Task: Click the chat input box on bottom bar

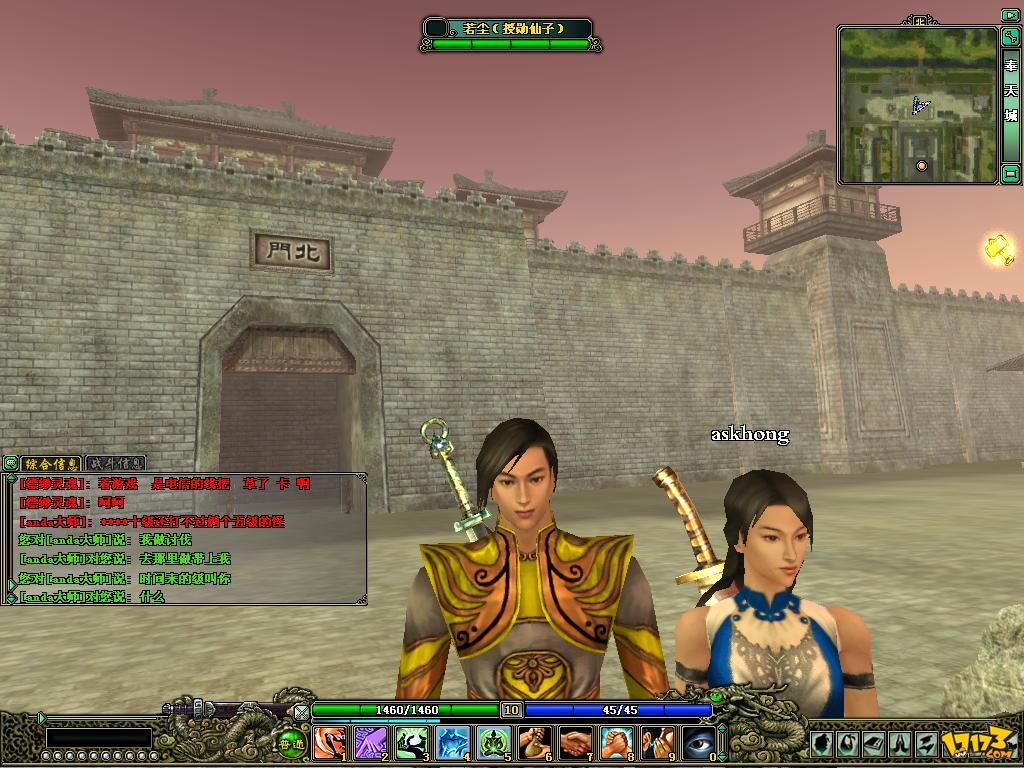Action: 98,738
